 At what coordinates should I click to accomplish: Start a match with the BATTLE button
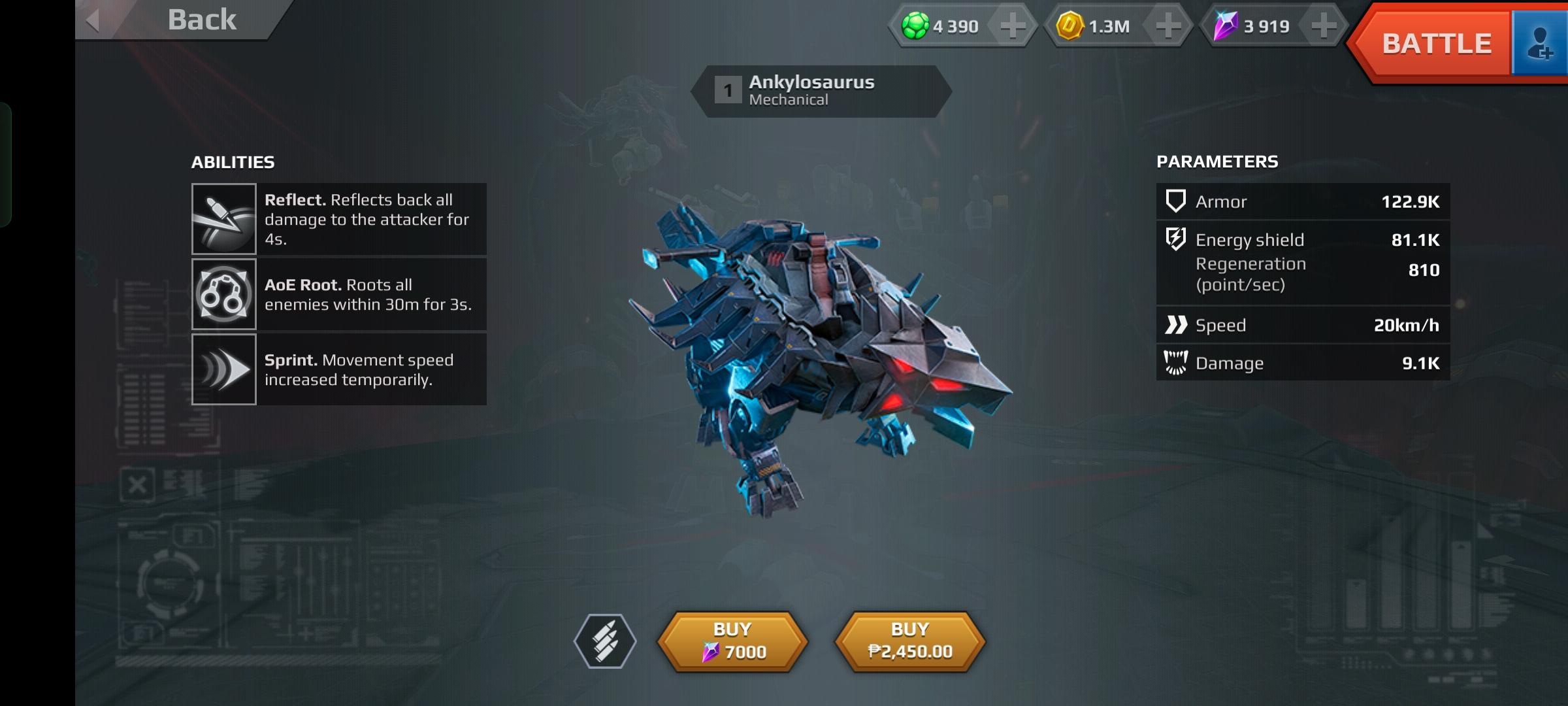[x=1435, y=44]
